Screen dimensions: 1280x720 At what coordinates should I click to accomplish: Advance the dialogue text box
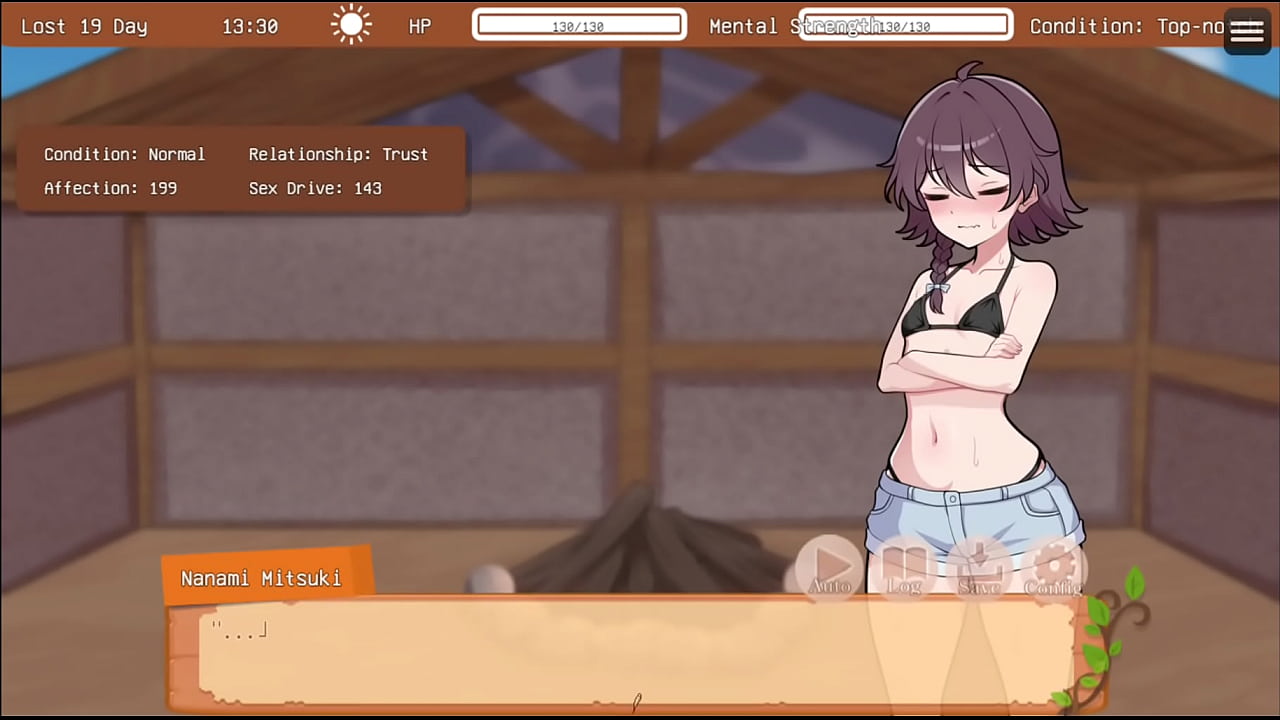(x=620, y=655)
